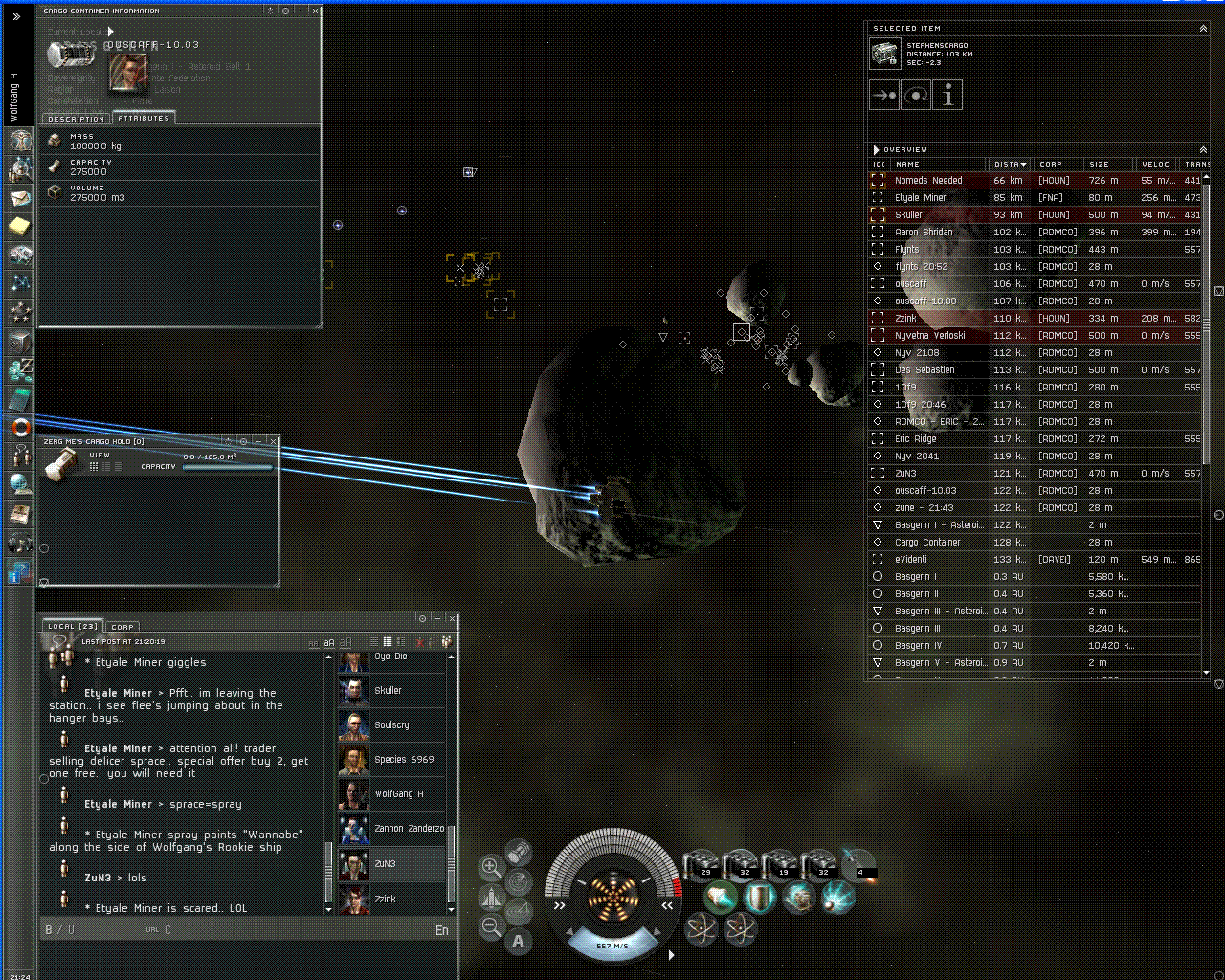The image size is (1225, 980).
Task: Click the show info button for selected item
Action: [947, 95]
